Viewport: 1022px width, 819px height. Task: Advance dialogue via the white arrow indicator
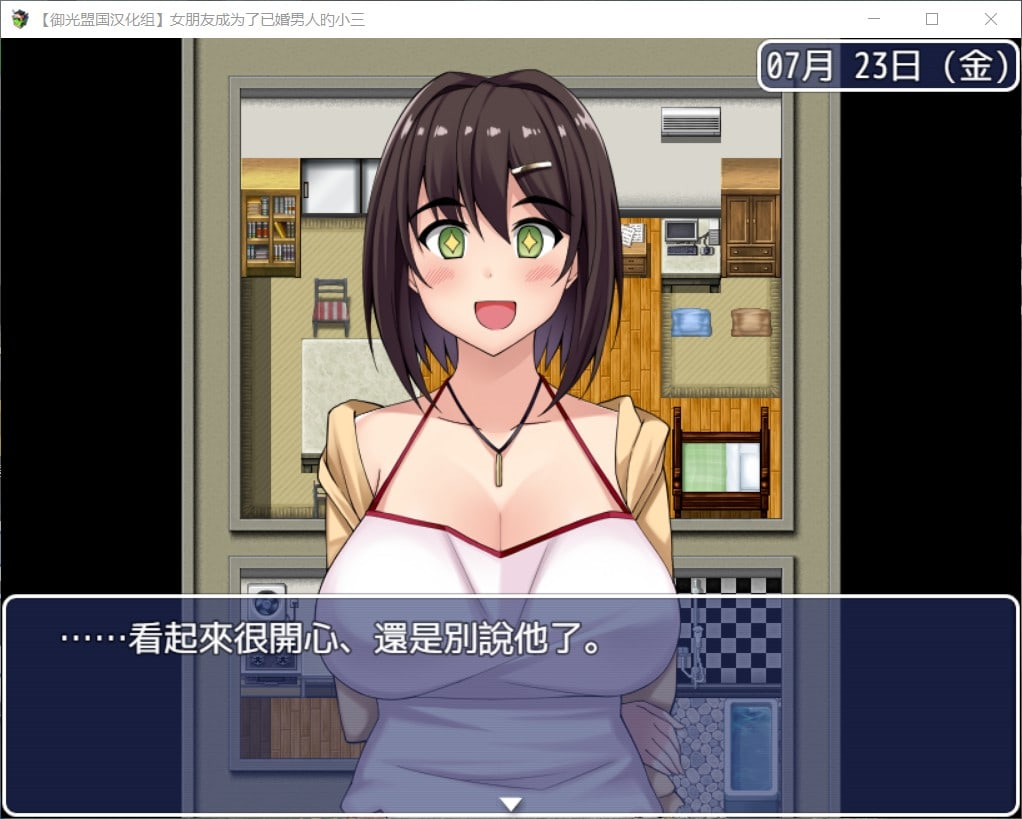(x=511, y=803)
